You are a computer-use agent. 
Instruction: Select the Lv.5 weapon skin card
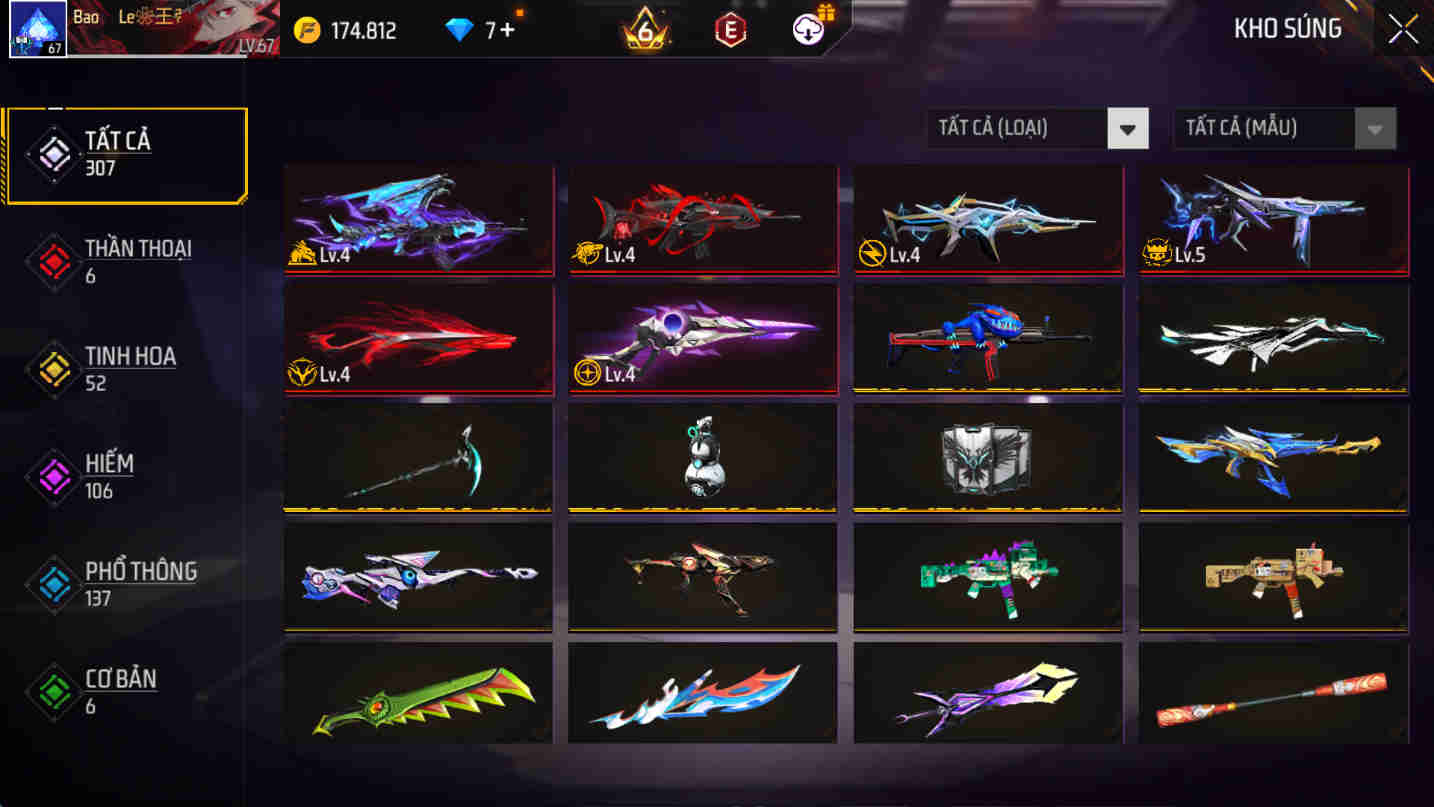coord(1272,220)
